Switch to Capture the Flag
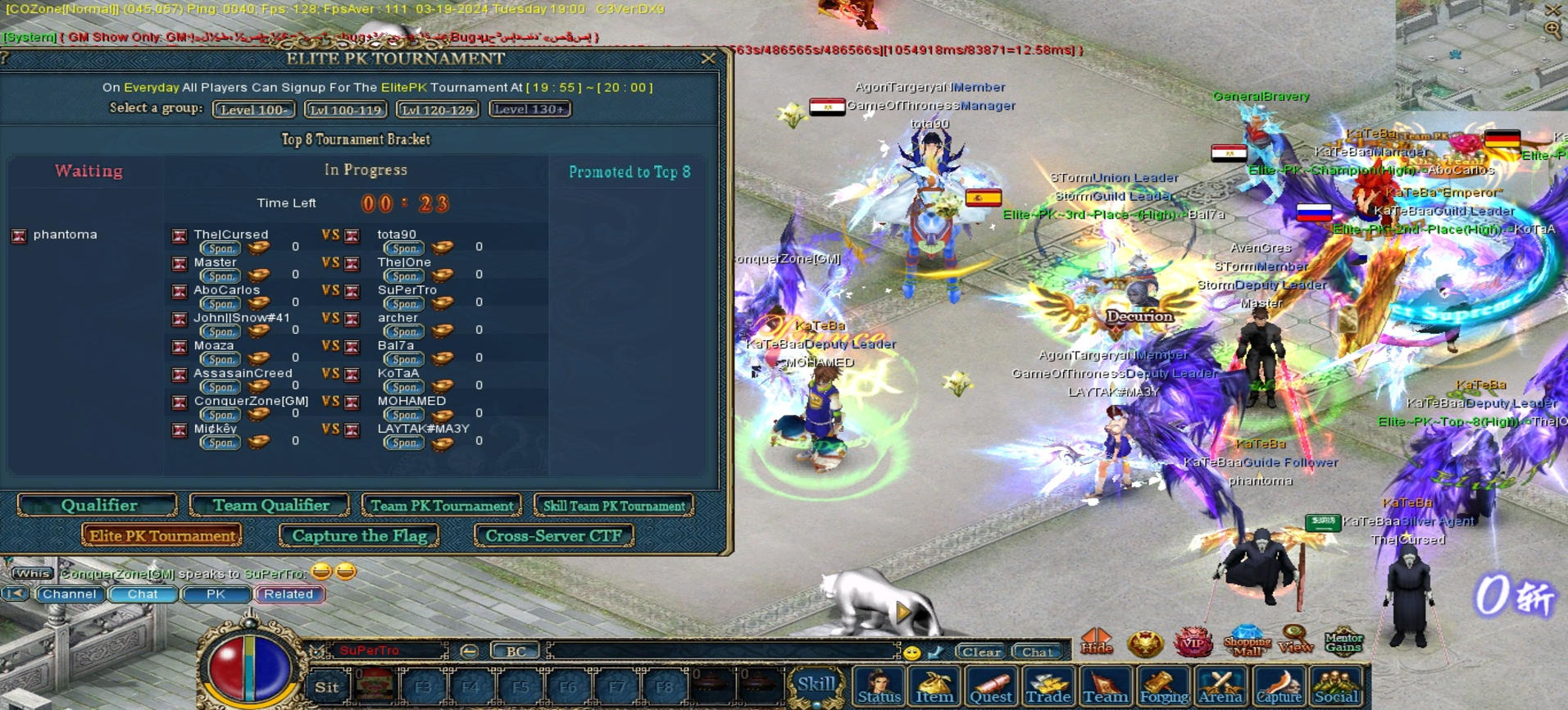Viewport: 1568px width, 710px height. (x=359, y=536)
